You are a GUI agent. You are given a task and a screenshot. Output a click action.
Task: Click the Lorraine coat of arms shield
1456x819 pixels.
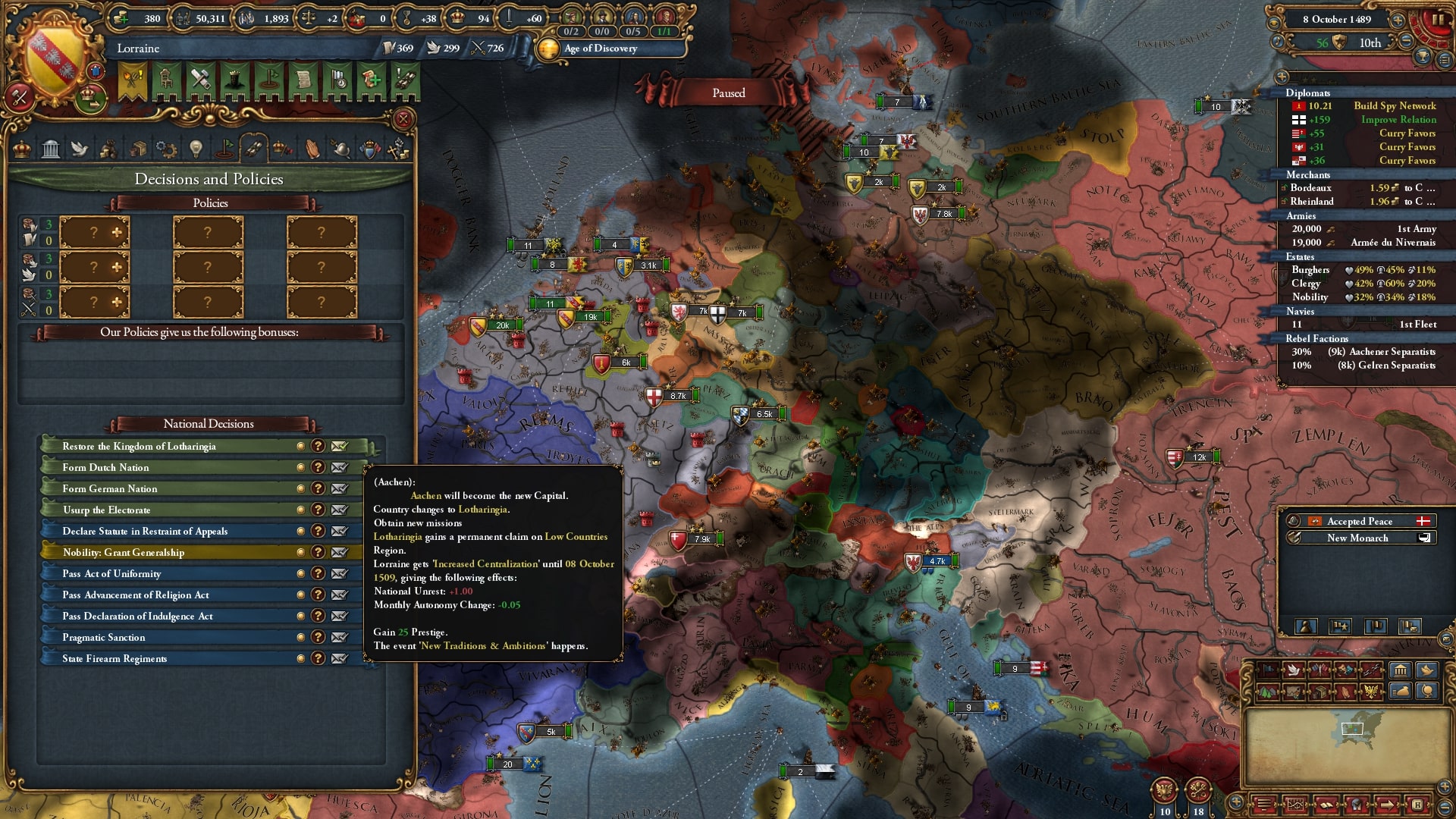click(x=53, y=57)
